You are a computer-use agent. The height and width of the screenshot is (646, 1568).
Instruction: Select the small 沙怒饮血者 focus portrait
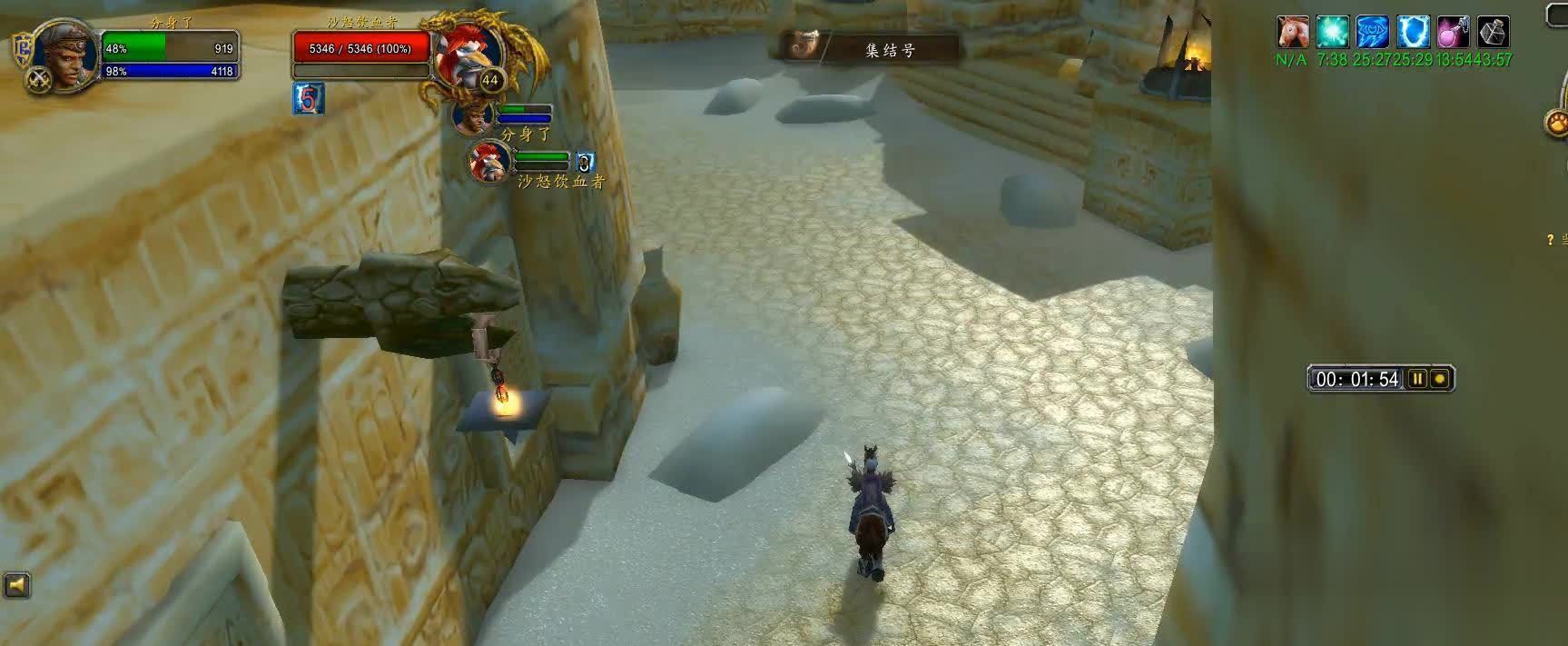pyautogui.click(x=490, y=162)
